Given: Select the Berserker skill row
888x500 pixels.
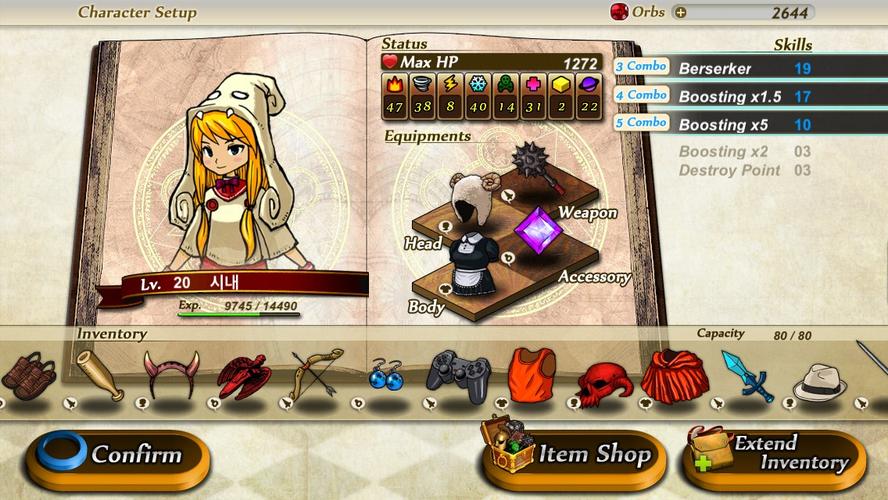Looking at the screenshot, I should [745, 69].
